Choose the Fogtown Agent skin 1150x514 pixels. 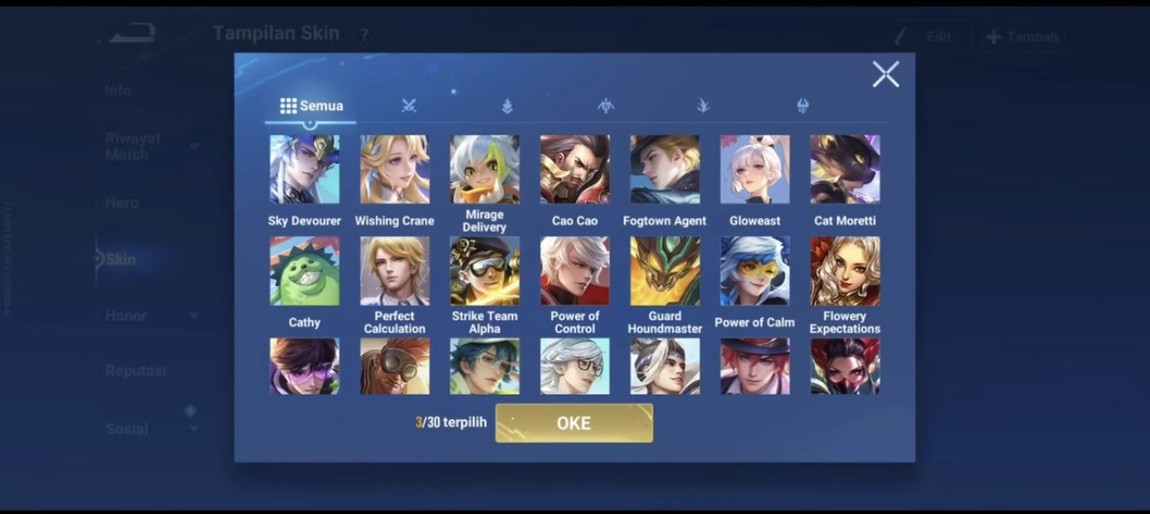tap(664, 170)
